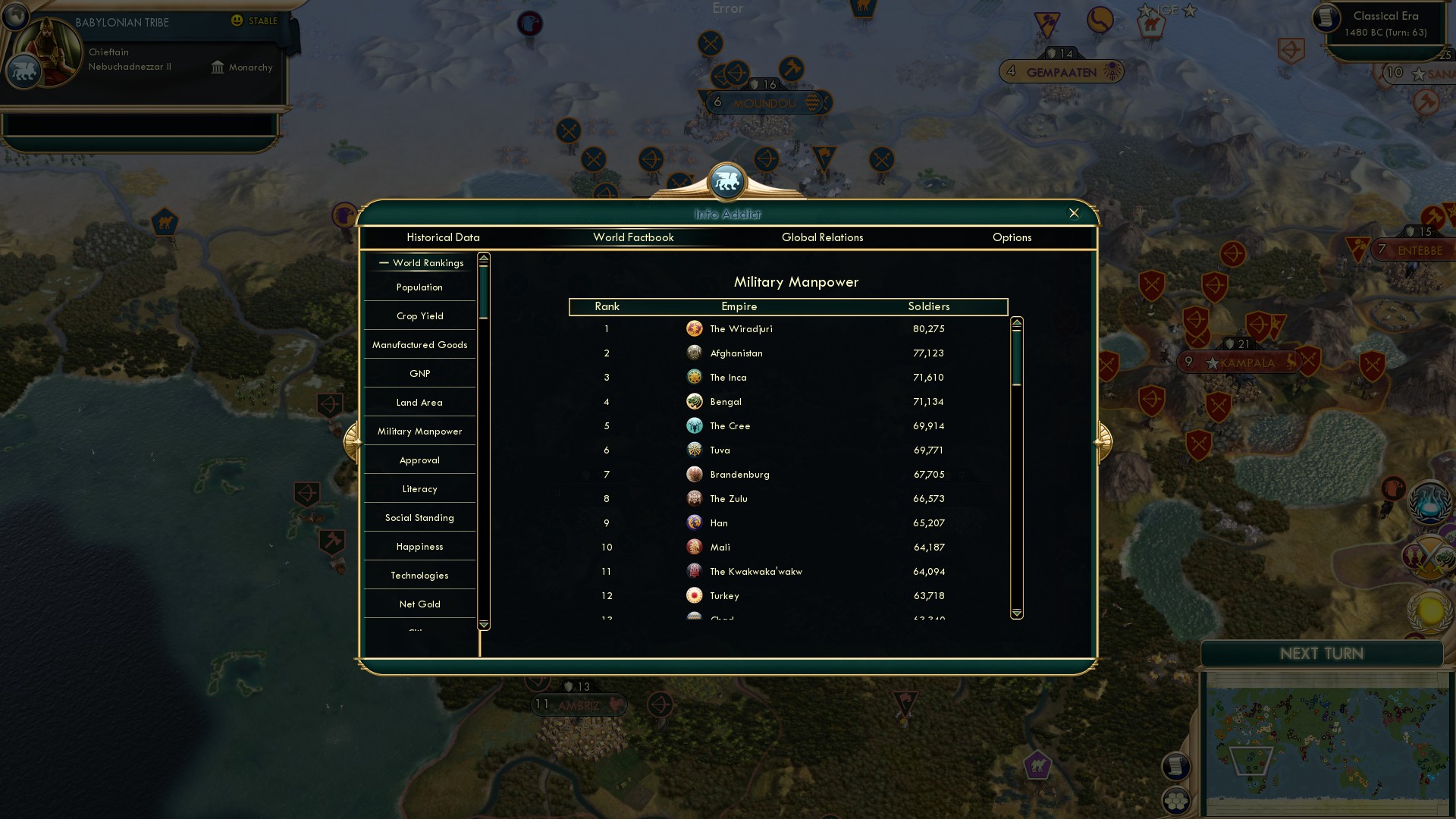Select Population in the rankings sidebar
This screenshot has height=819, width=1456.
[419, 287]
